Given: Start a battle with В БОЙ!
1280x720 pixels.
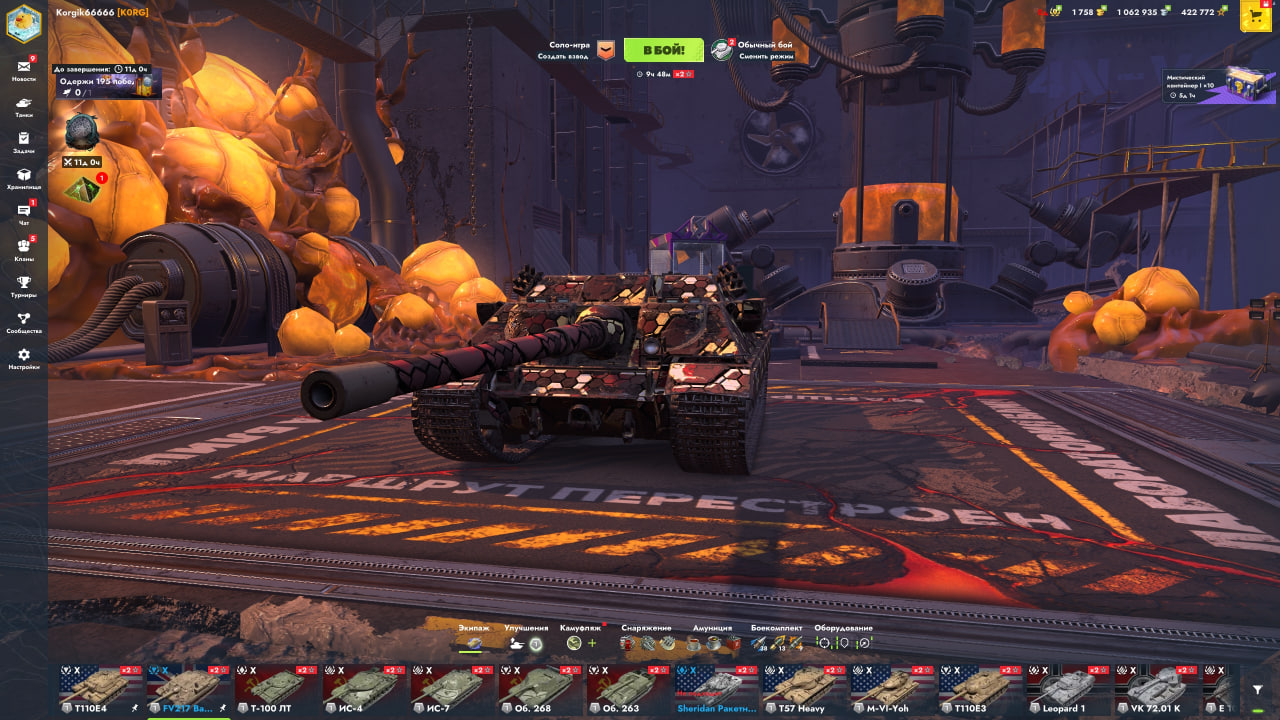Looking at the screenshot, I should click(663, 50).
